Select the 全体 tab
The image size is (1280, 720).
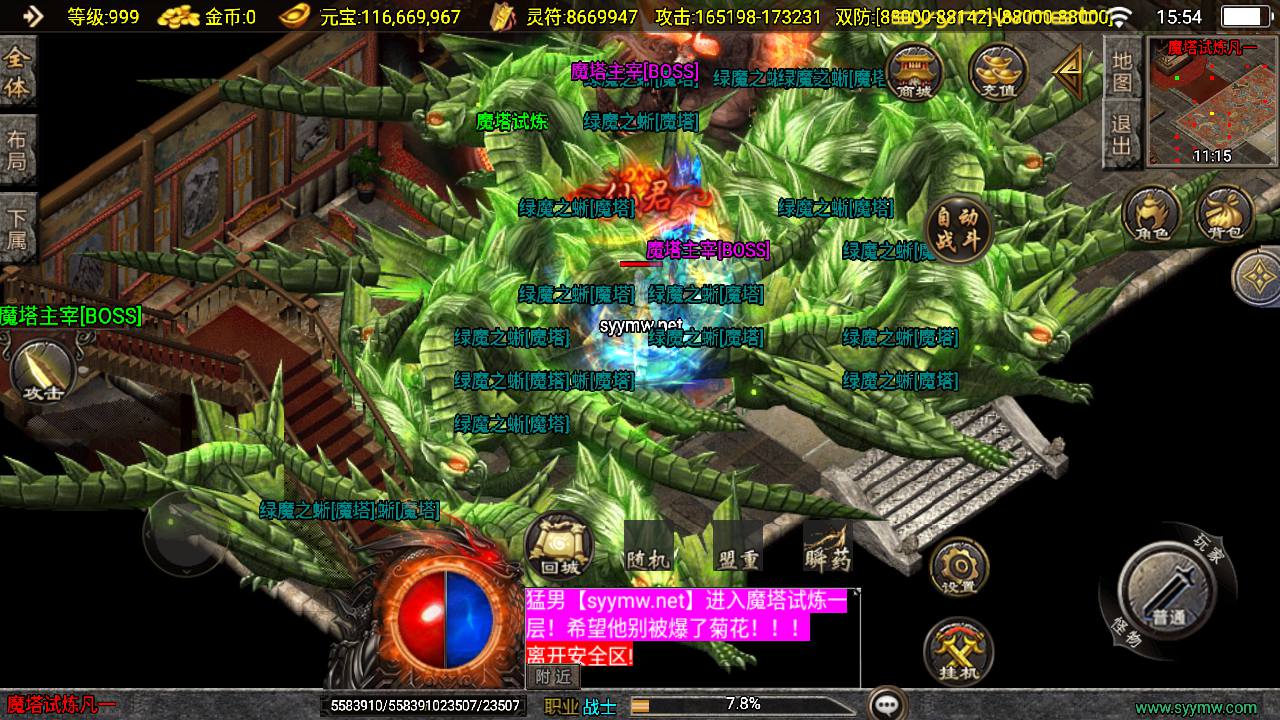coord(18,72)
